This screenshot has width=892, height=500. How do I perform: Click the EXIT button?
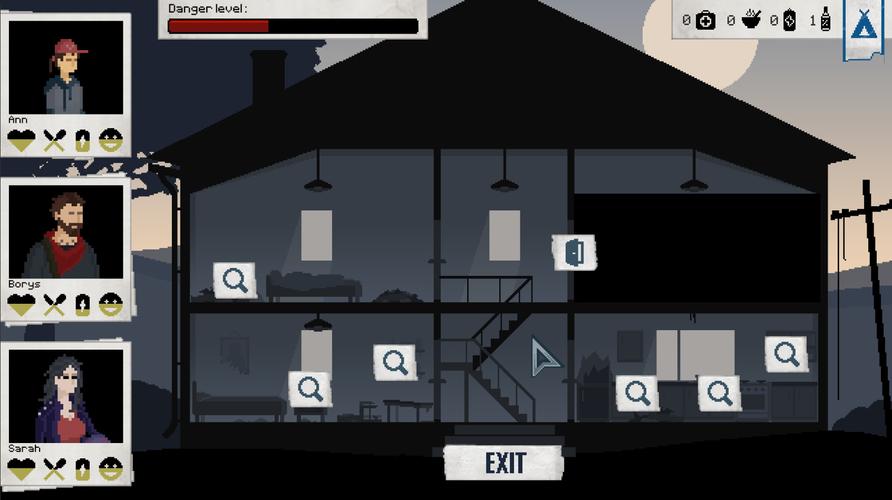[x=505, y=463]
